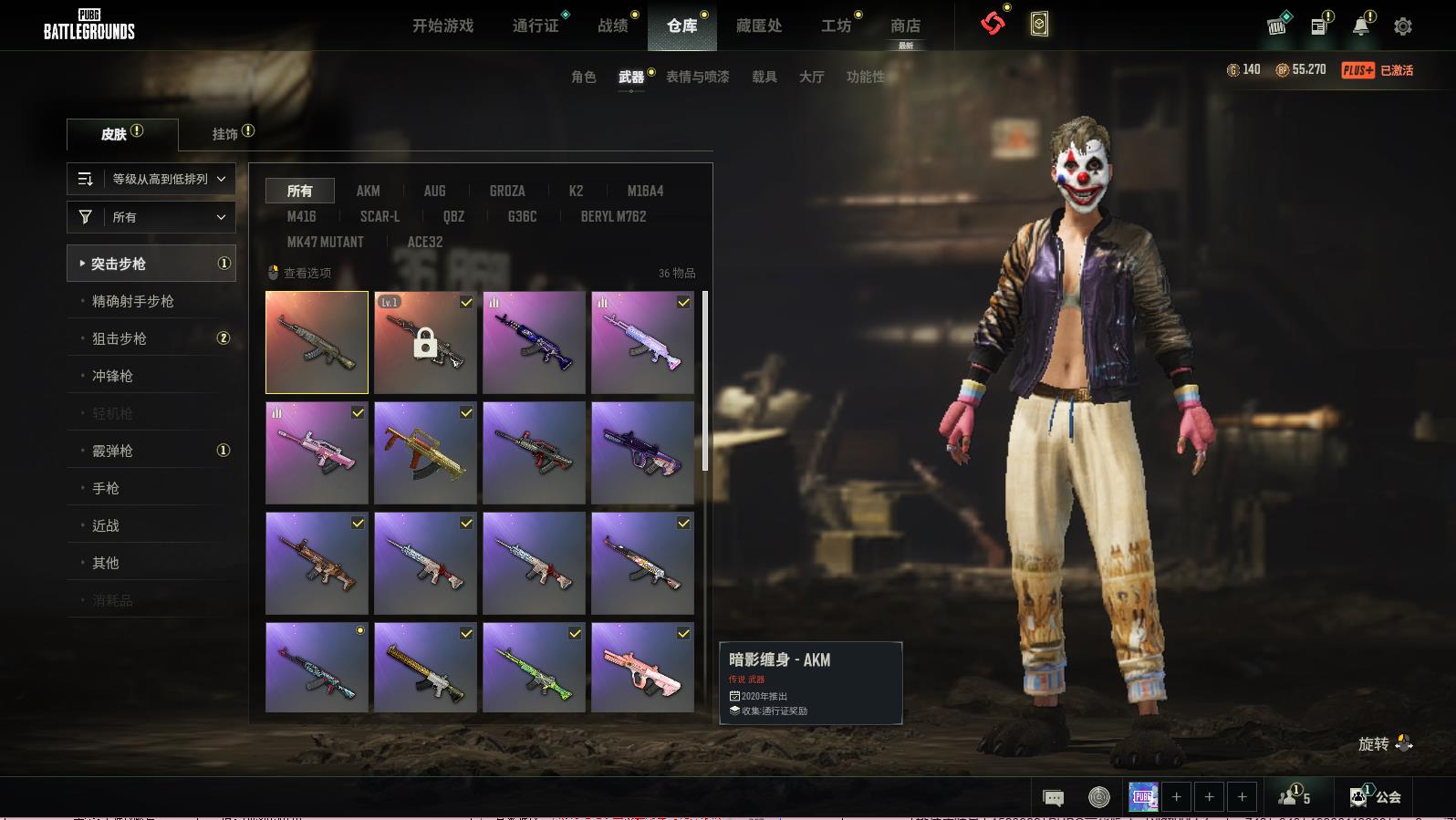Open the chat bubble icon
The image size is (1456, 820).
[1053, 798]
